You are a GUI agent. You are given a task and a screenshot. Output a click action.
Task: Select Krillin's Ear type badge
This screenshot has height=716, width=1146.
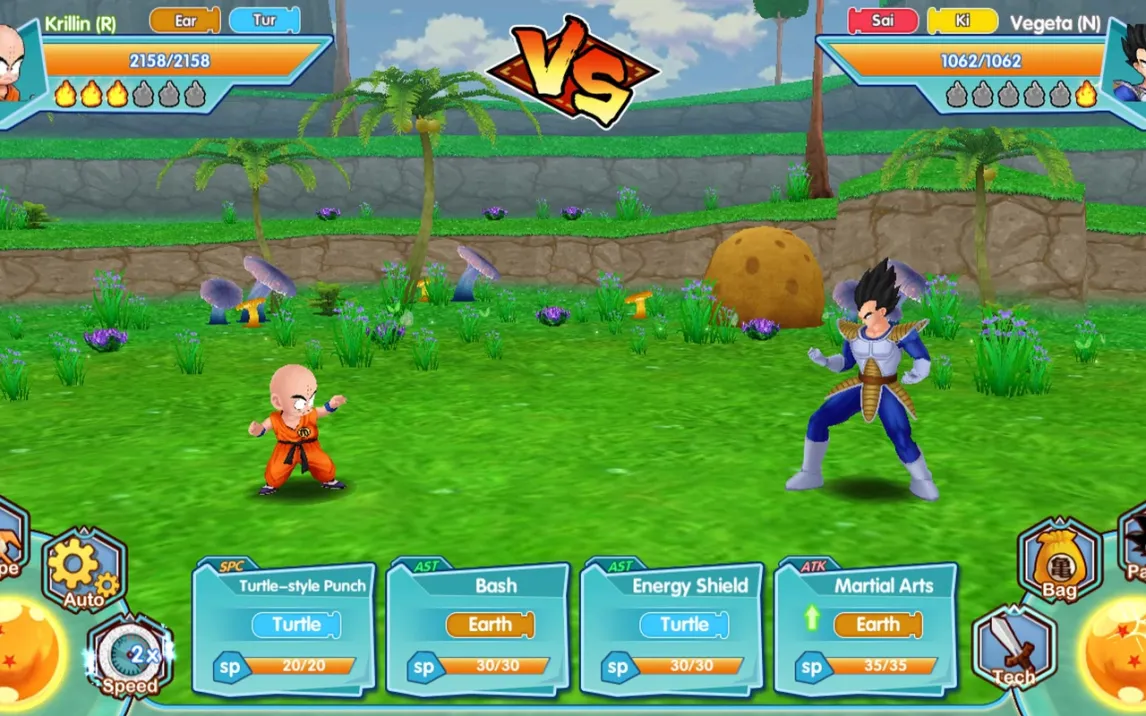click(x=185, y=20)
